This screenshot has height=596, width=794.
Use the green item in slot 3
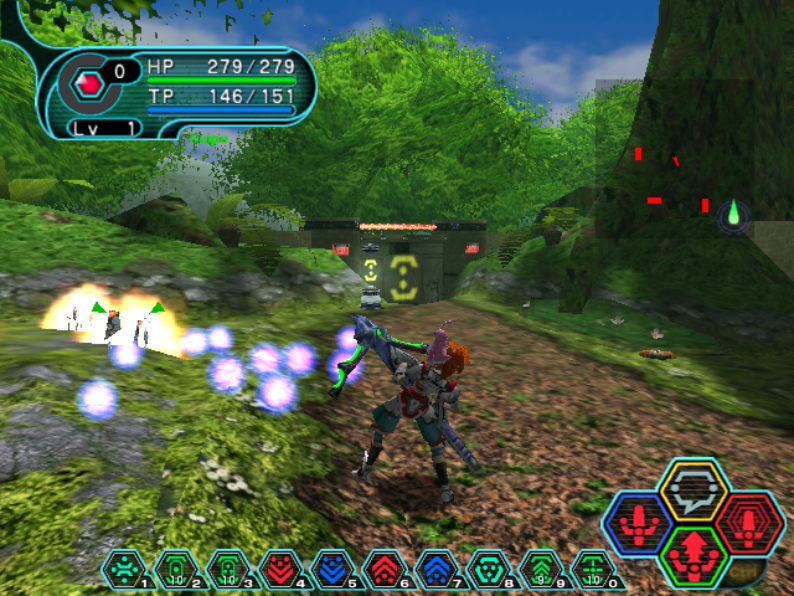click(226, 569)
